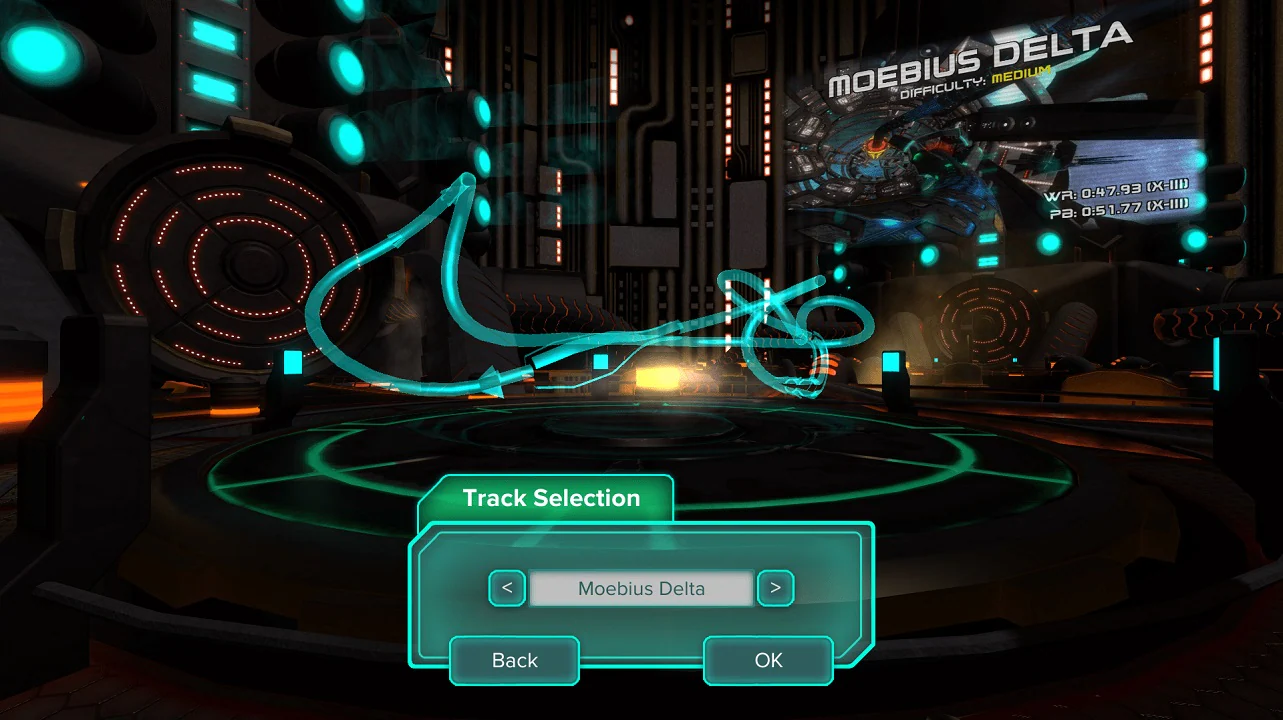1283x720 pixels.
Task: Click the Track Selection header tab
Action: point(551,497)
